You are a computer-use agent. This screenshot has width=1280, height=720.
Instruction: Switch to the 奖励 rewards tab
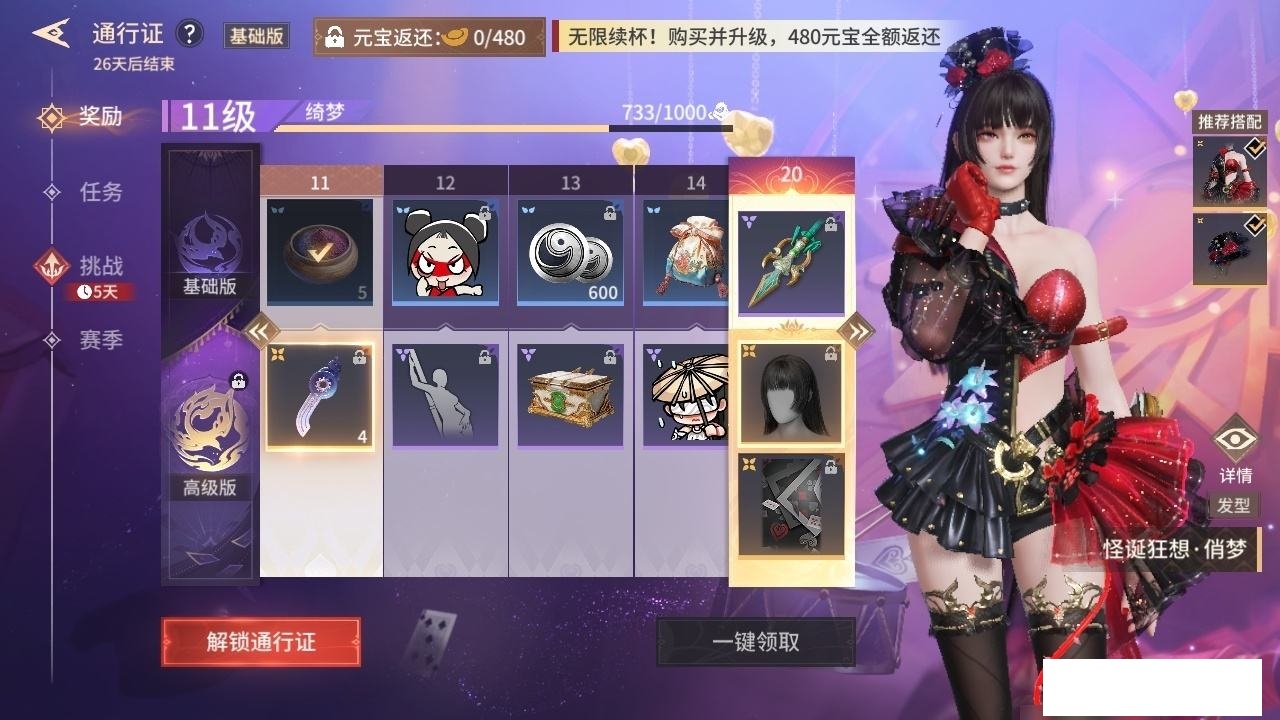tap(100, 117)
